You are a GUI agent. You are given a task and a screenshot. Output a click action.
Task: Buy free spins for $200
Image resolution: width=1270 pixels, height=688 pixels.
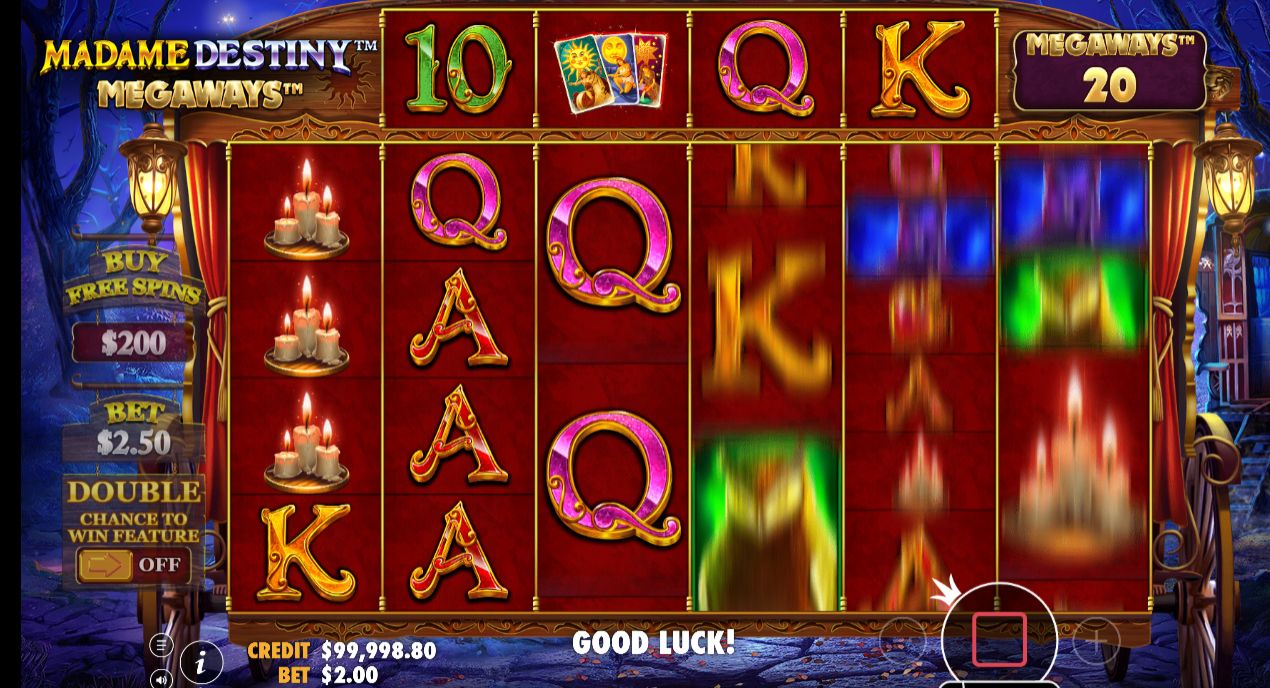pyautogui.click(x=133, y=343)
